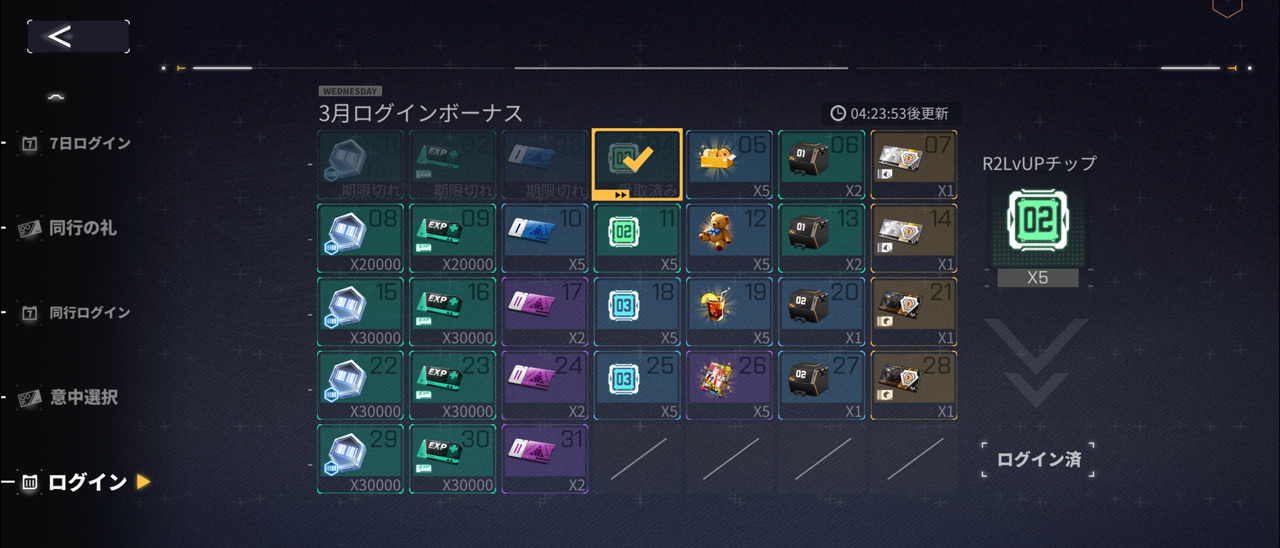Click the ログイン済 button
The height and width of the screenshot is (548, 1280).
coord(1037,460)
